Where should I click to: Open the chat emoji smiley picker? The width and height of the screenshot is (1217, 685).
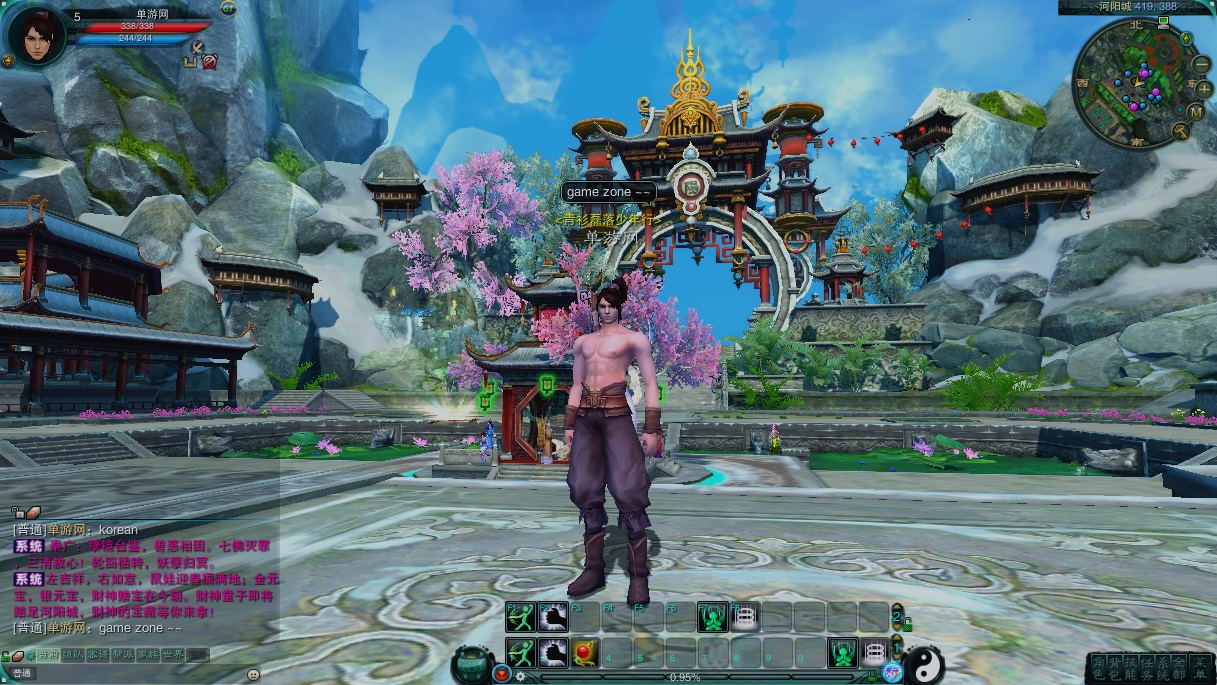point(253,674)
